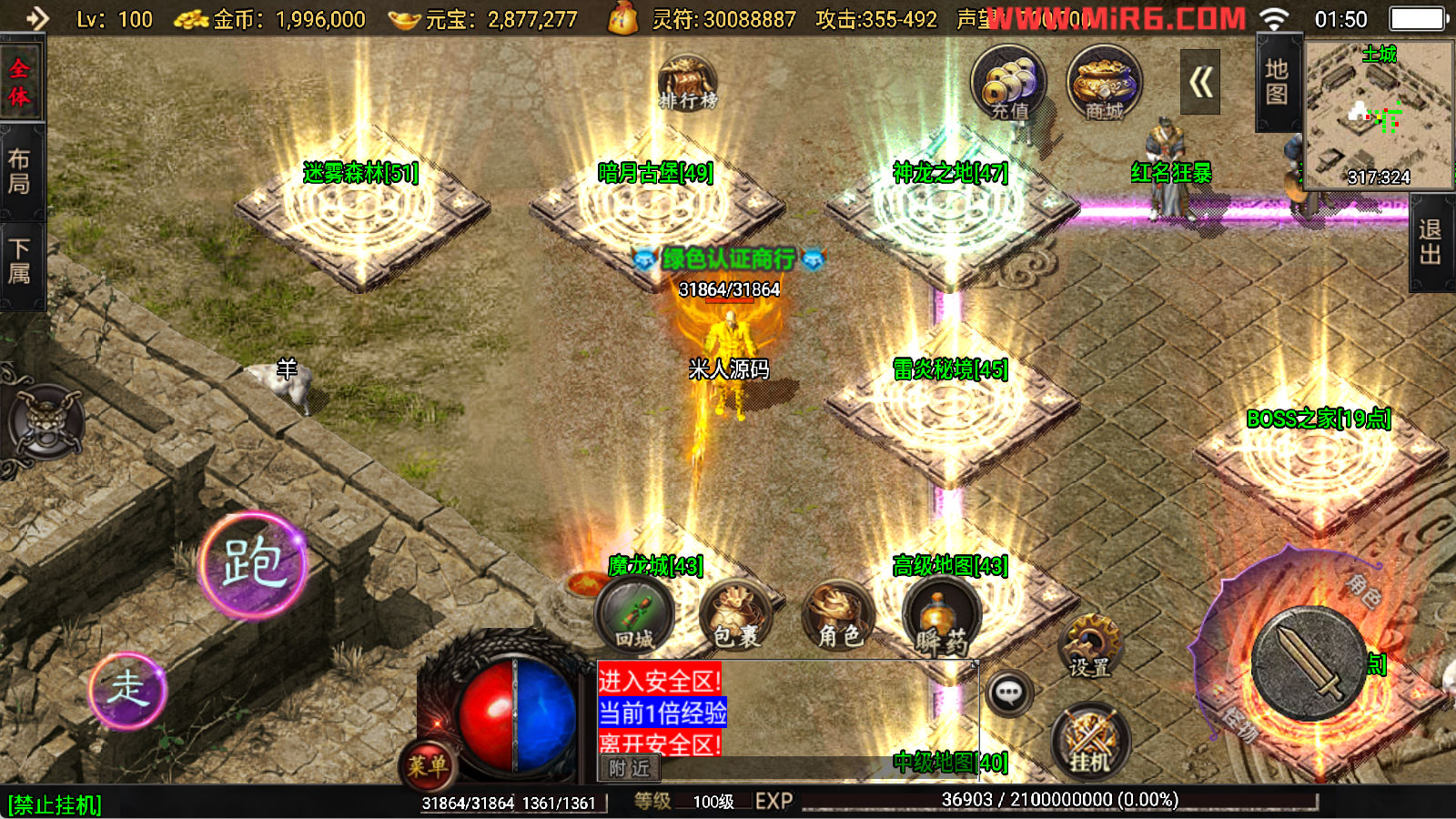This screenshot has width=1456, height=819.
Task: Toggle the 走 walk mode button
Action: coord(128,690)
